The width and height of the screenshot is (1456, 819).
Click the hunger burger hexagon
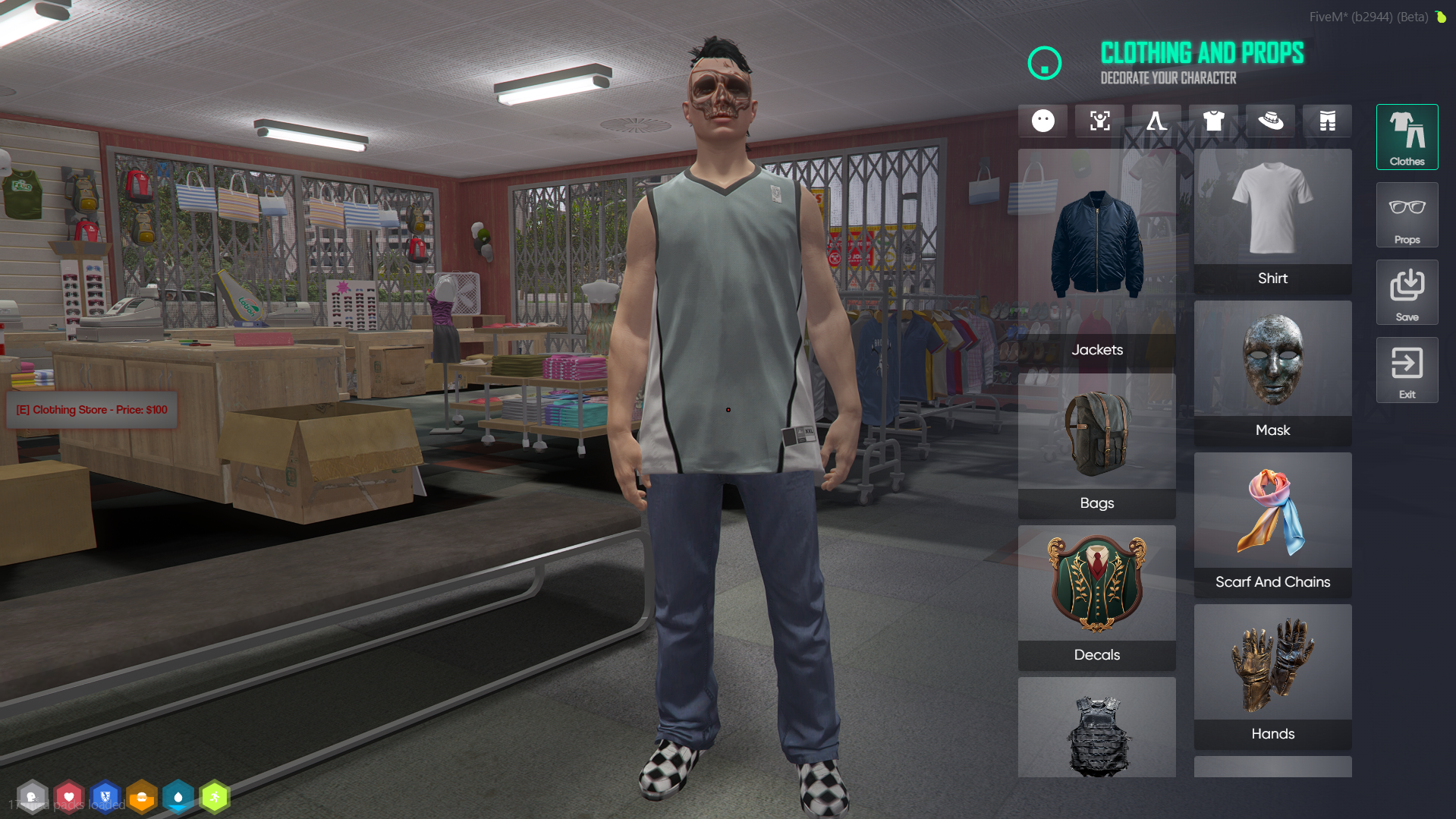coord(142,797)
